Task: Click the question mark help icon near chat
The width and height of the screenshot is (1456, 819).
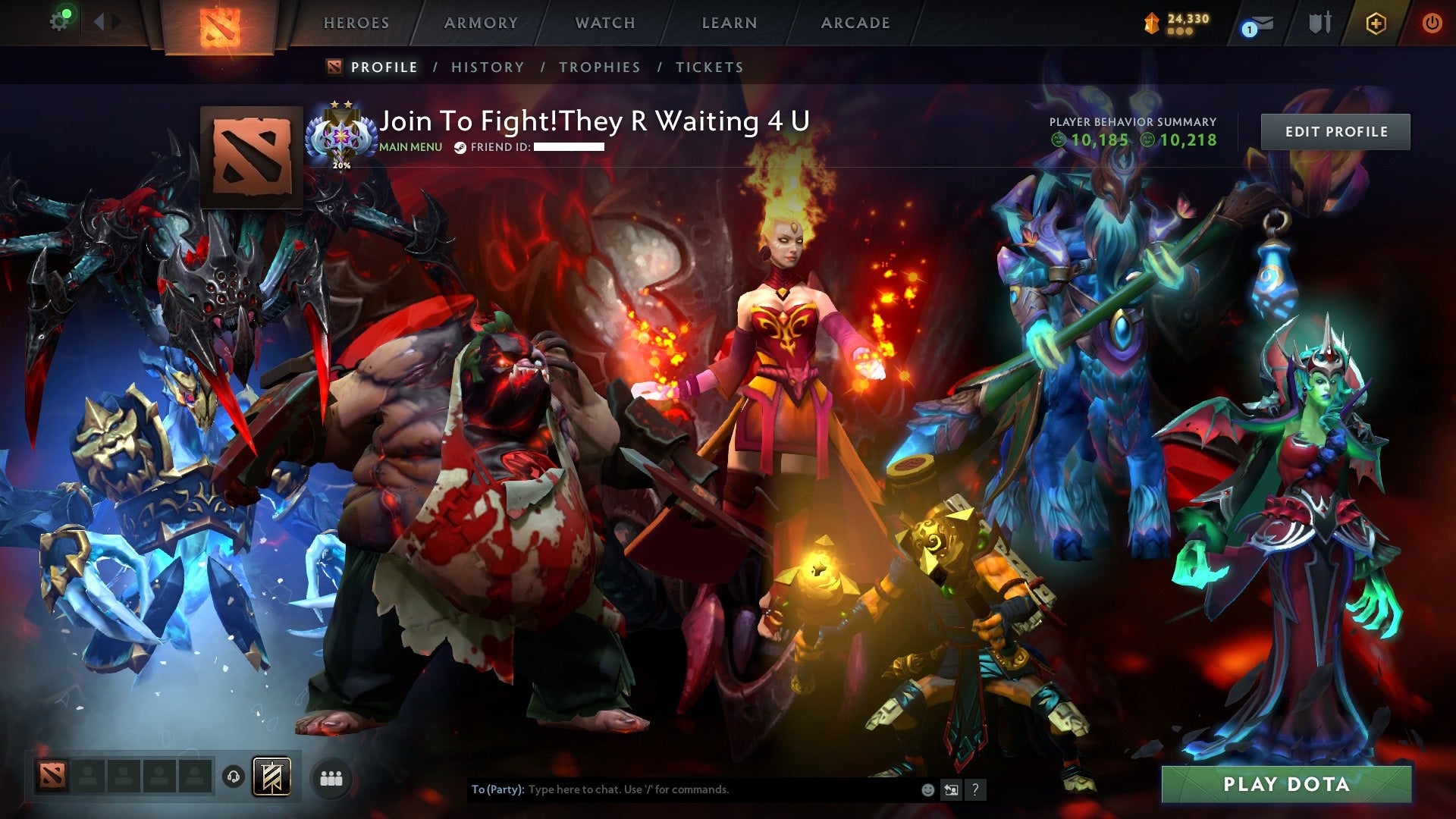Action: click(974, 789)
